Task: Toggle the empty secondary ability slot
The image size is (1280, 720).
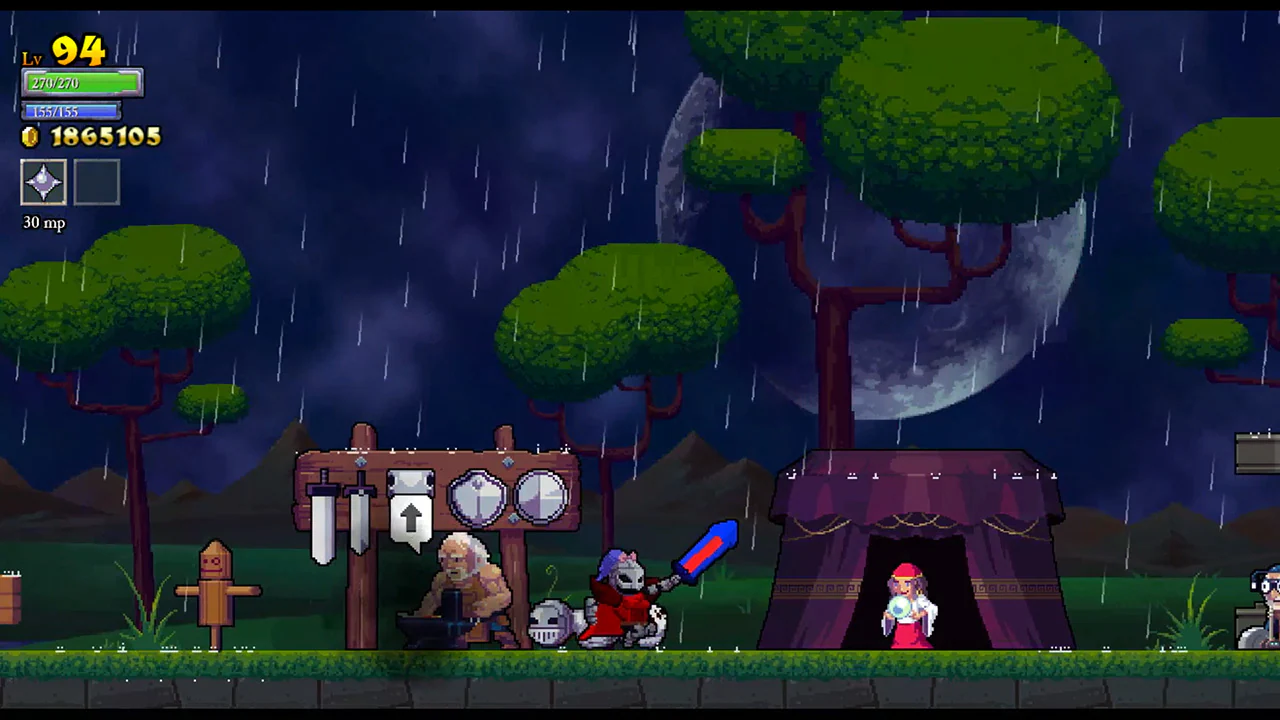Action: (96, 182)
